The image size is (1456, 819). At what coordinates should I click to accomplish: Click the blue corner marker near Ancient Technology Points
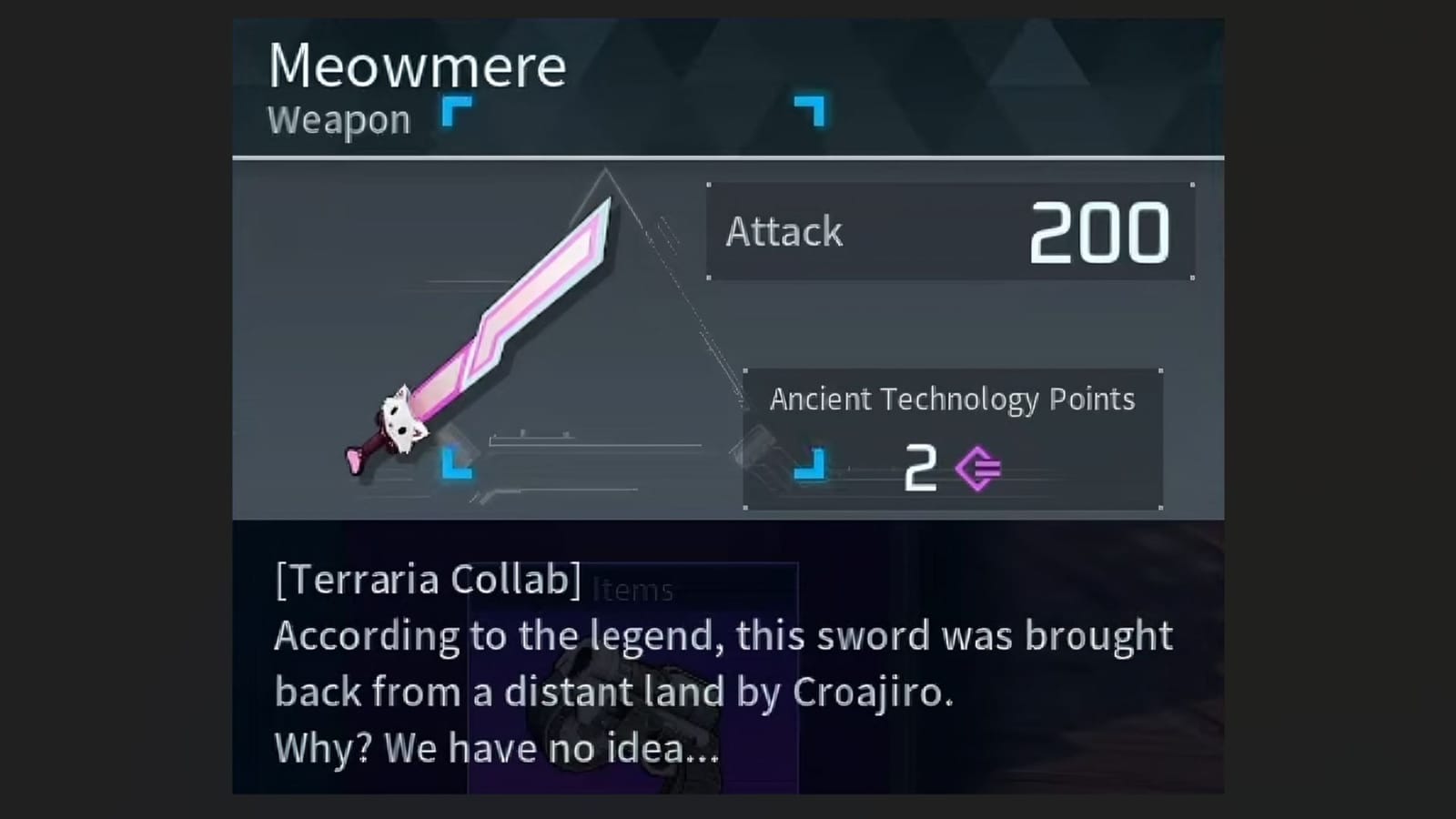tap(809, 467)
